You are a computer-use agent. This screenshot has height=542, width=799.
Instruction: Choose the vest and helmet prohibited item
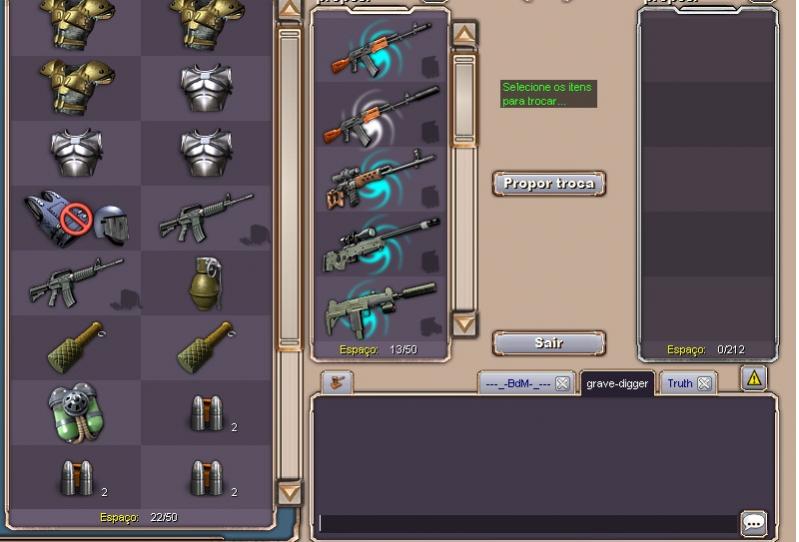(x=76, y=218)
